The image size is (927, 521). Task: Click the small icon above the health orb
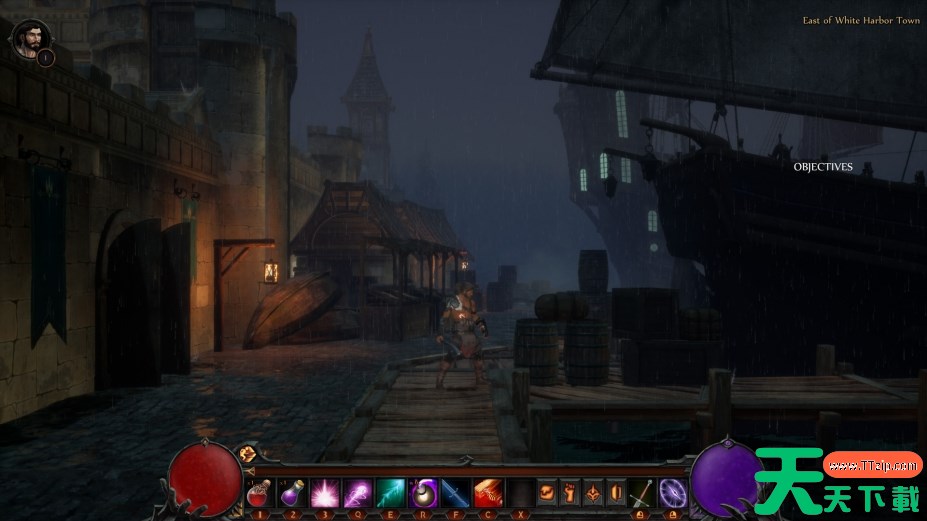tap(248, 454)
